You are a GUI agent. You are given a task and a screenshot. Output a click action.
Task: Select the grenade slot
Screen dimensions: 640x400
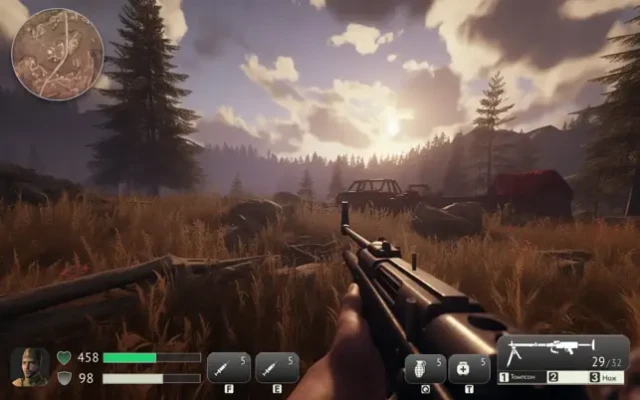tap(425, 369)
